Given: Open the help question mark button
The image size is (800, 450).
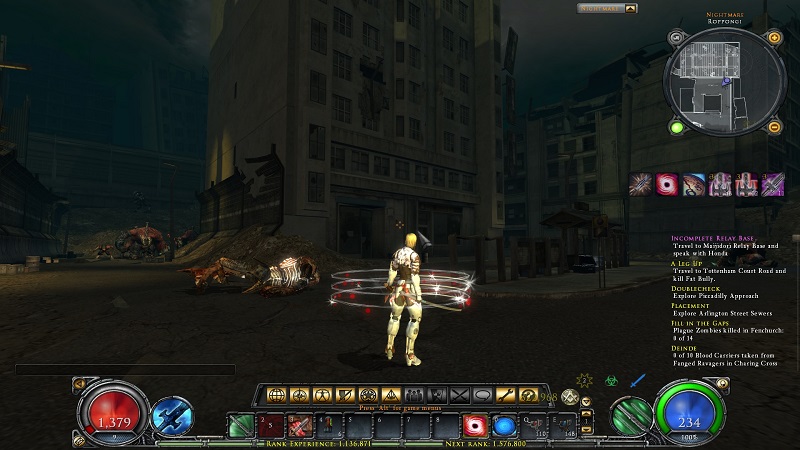Looking at the screenshot, I should click(x=528, y=394).
